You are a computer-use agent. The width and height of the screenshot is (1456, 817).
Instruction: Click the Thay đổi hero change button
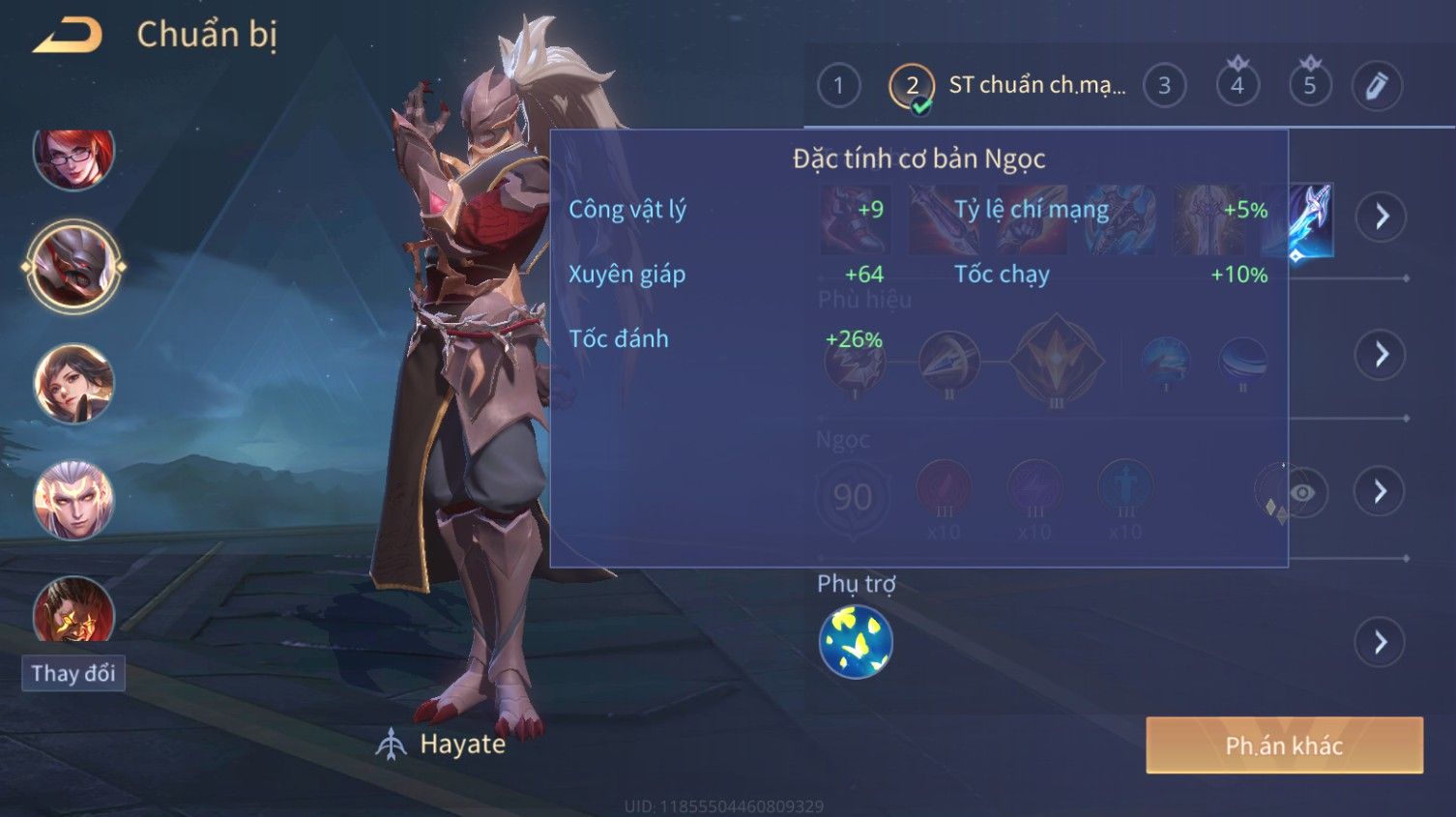[73, 673]
